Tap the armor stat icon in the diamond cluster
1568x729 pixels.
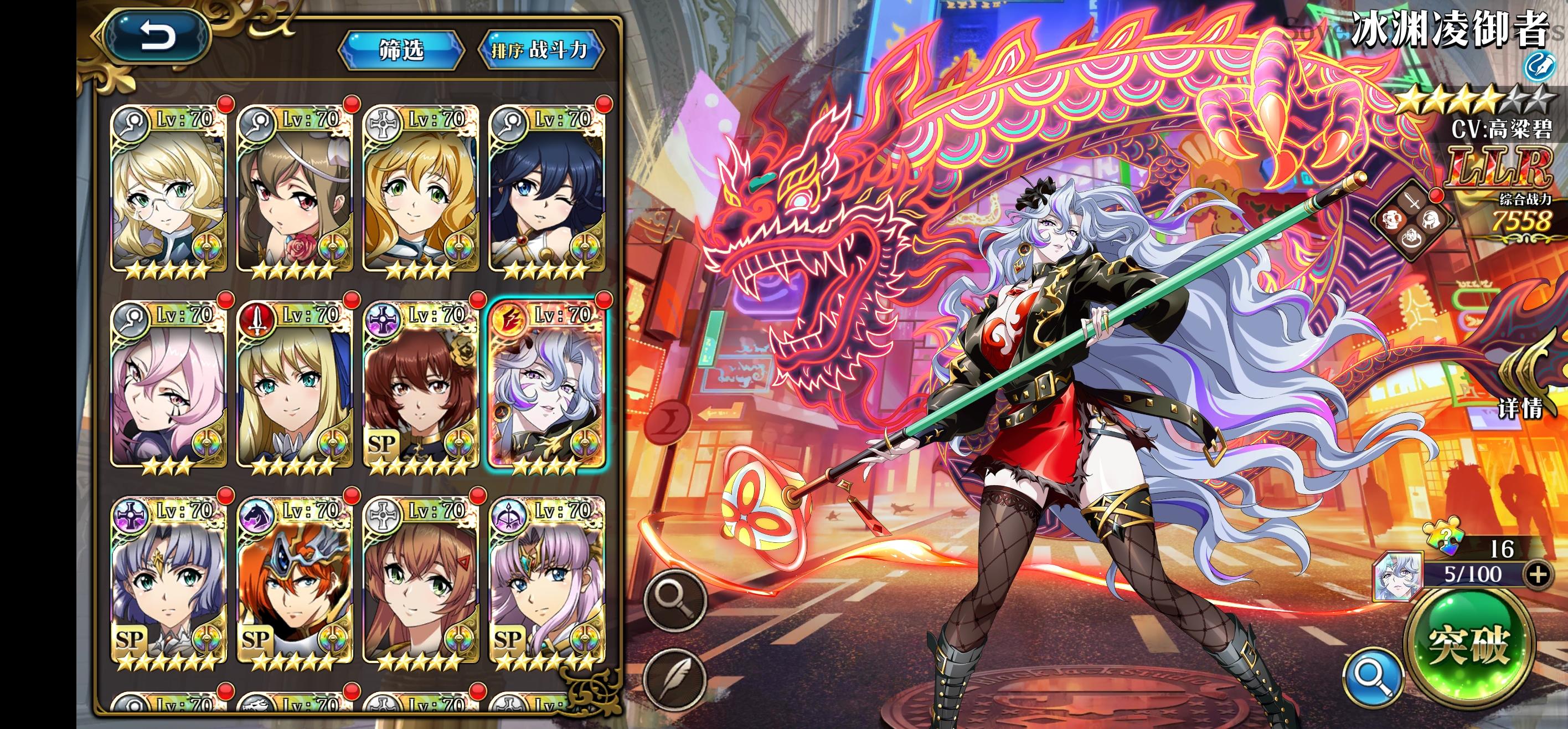coord(1391,220)
